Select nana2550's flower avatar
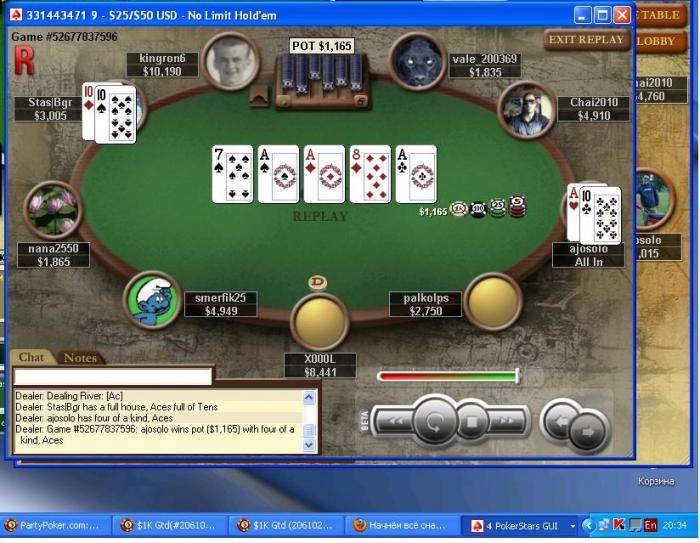700x543 pixels. [51, 210]
